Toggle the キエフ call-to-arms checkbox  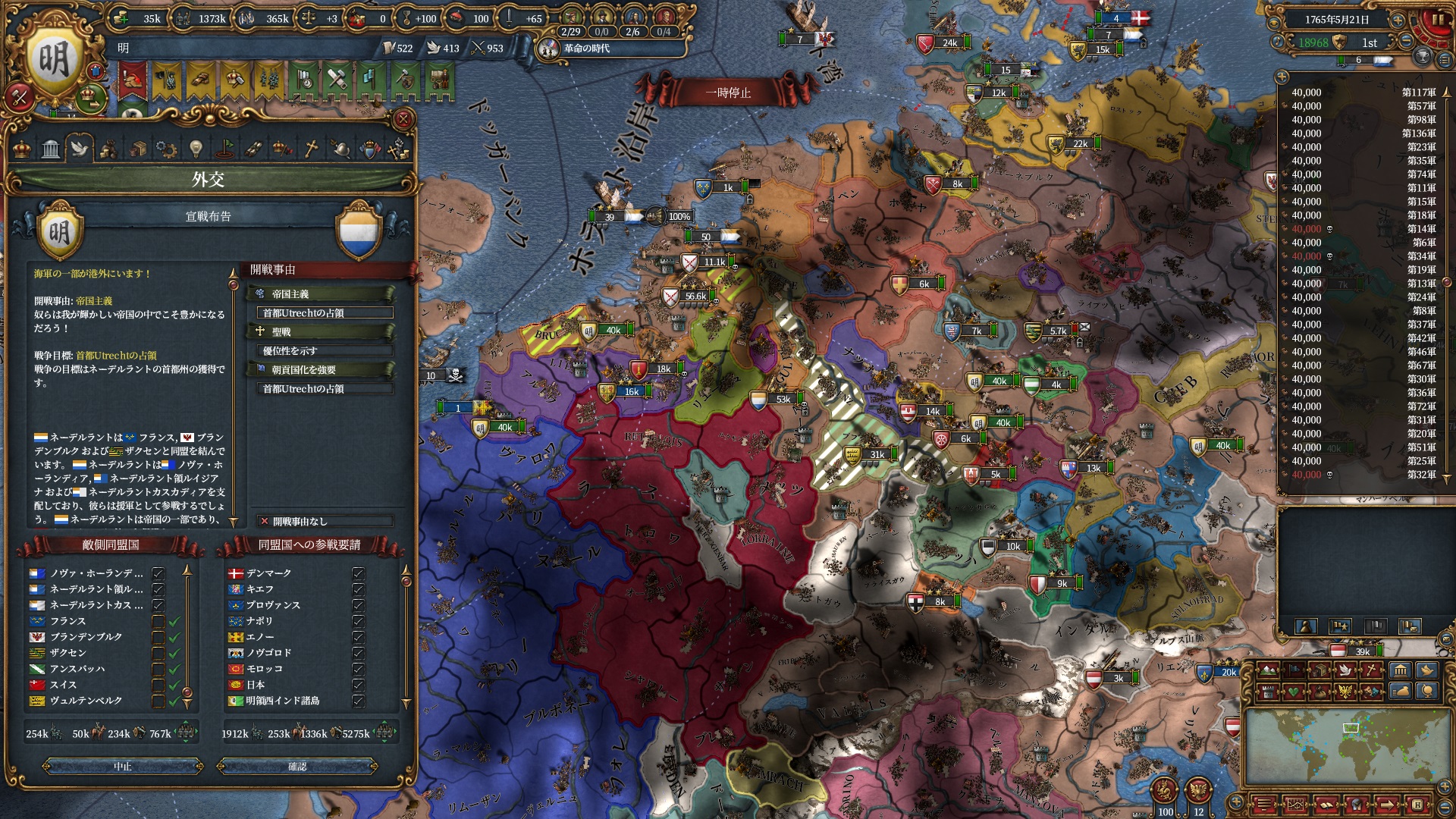click(358, 589)
